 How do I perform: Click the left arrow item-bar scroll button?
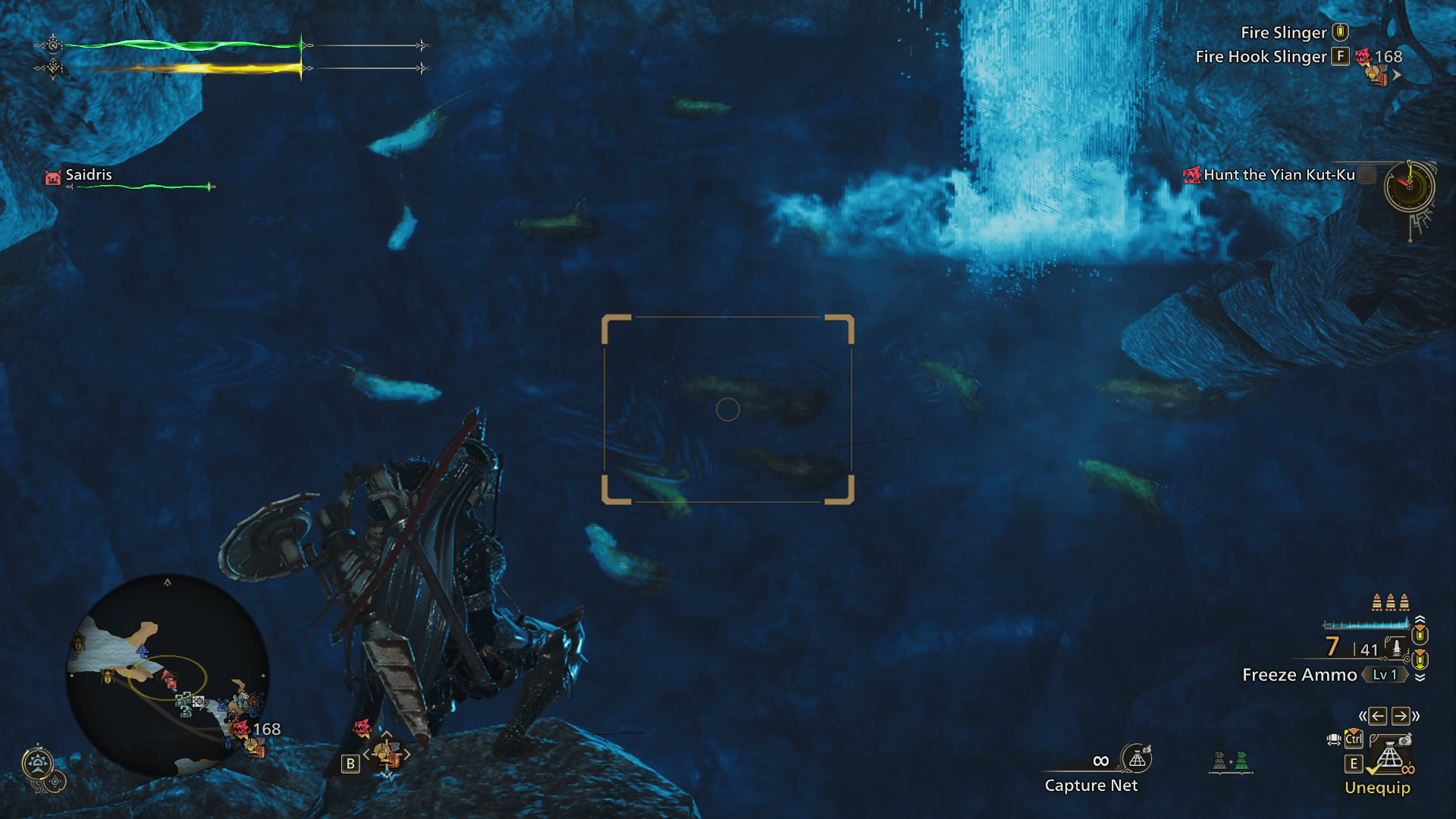click(1378, 716)
